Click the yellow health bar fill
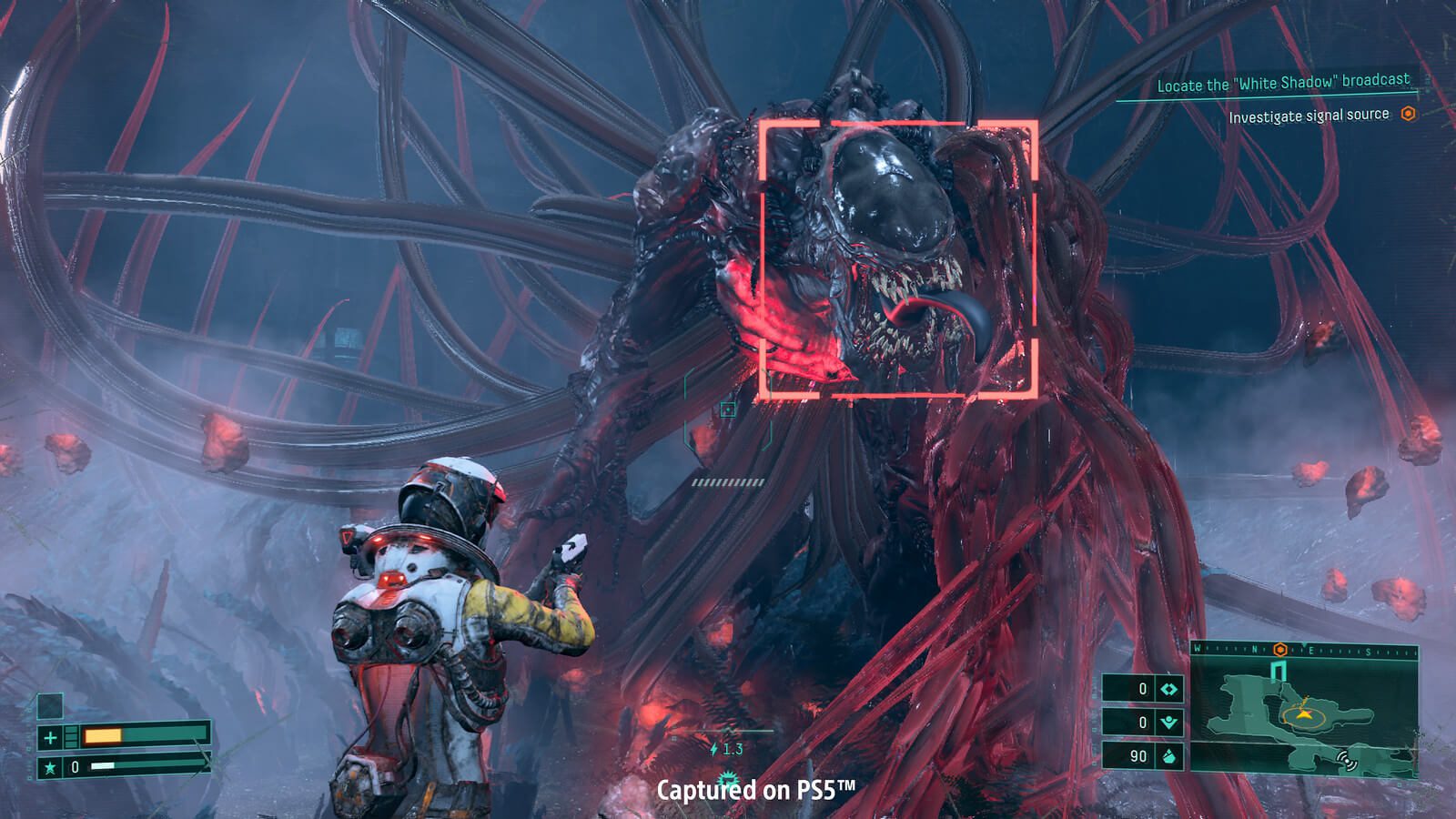Viewport: 1456px width, 819px height. (x=102, y=736)
